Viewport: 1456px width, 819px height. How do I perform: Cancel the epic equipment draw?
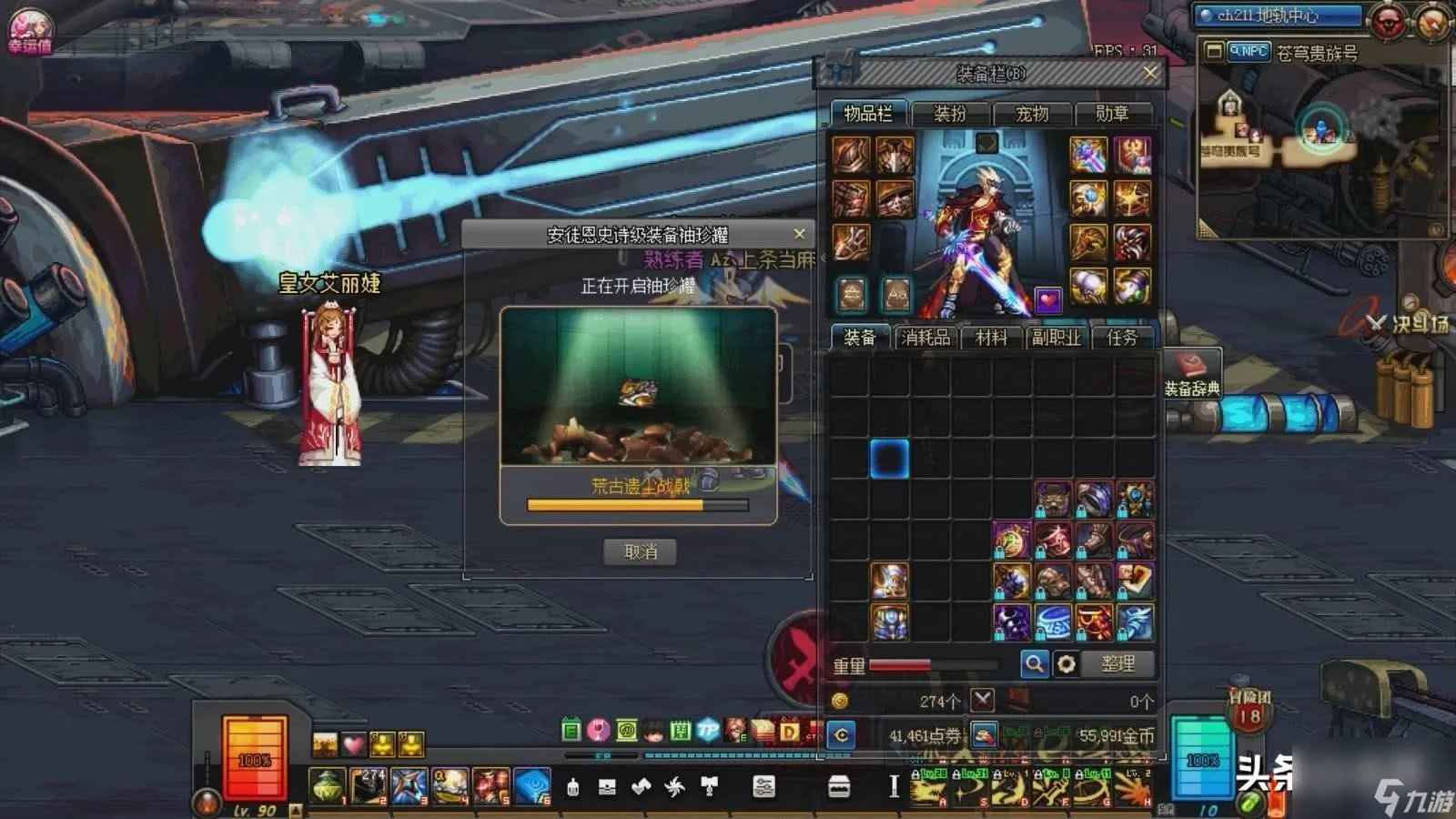coord(640,551)
